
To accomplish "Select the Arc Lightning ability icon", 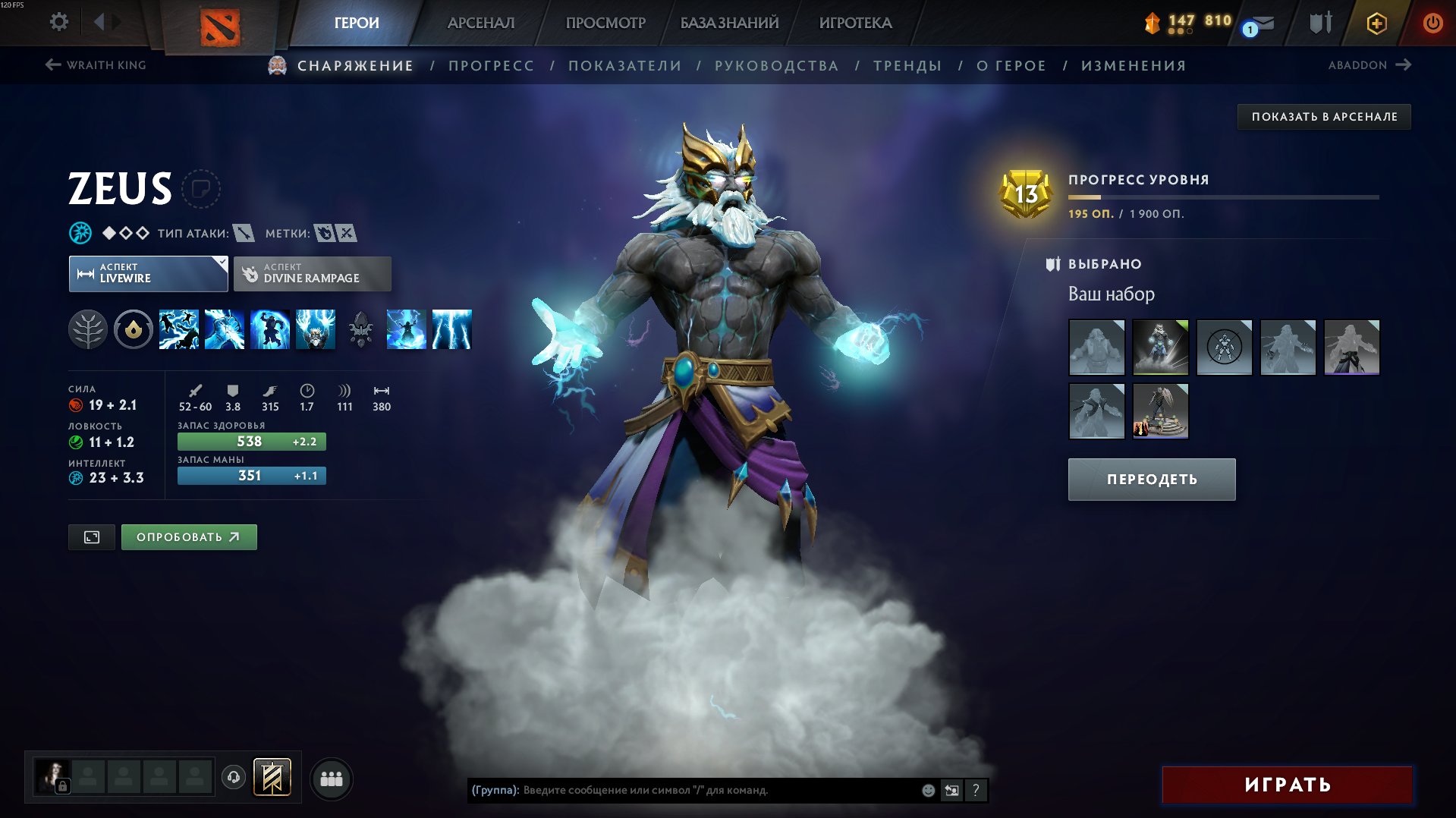I will tap(178, 329).
